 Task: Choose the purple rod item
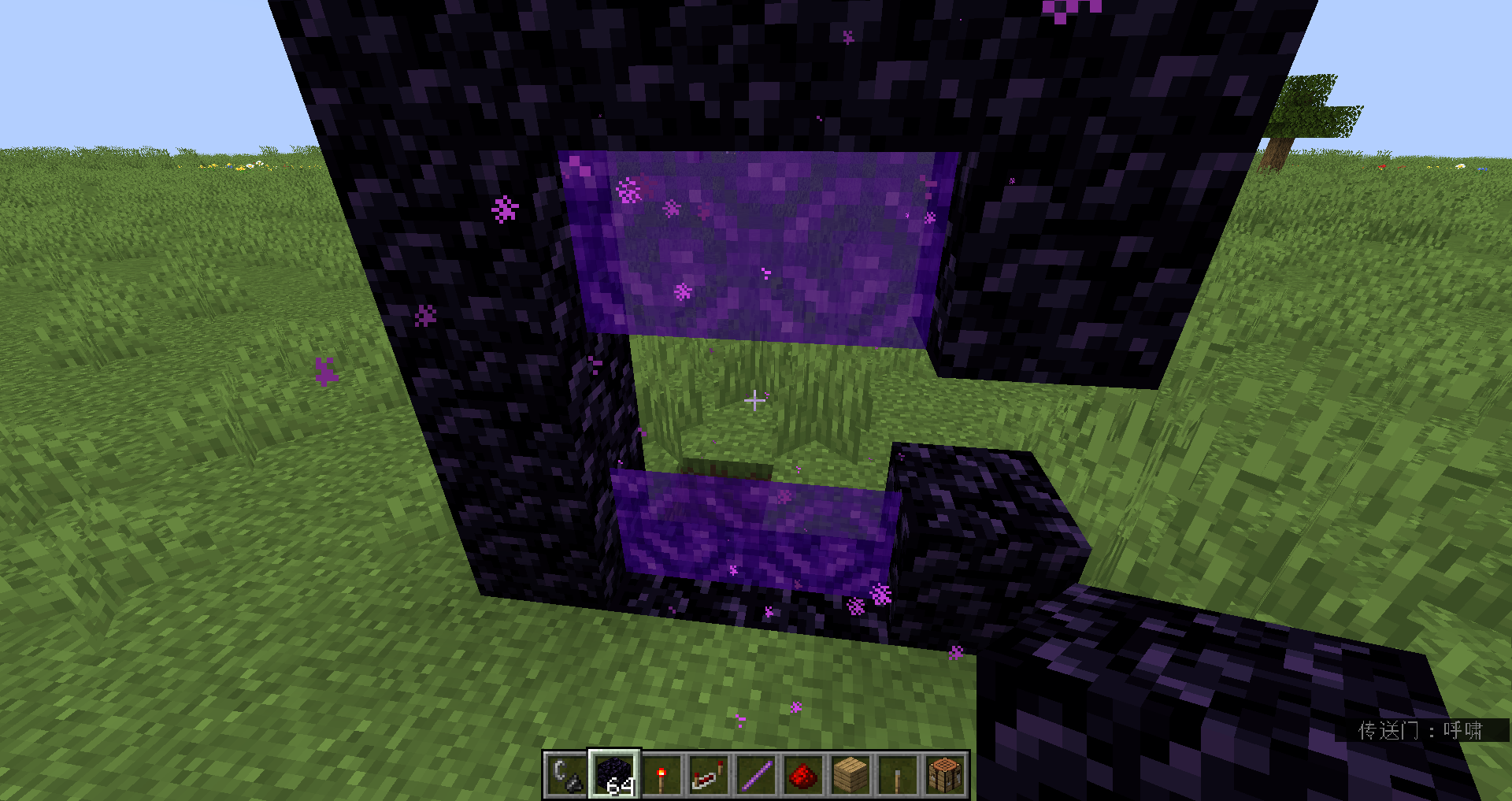756,776
